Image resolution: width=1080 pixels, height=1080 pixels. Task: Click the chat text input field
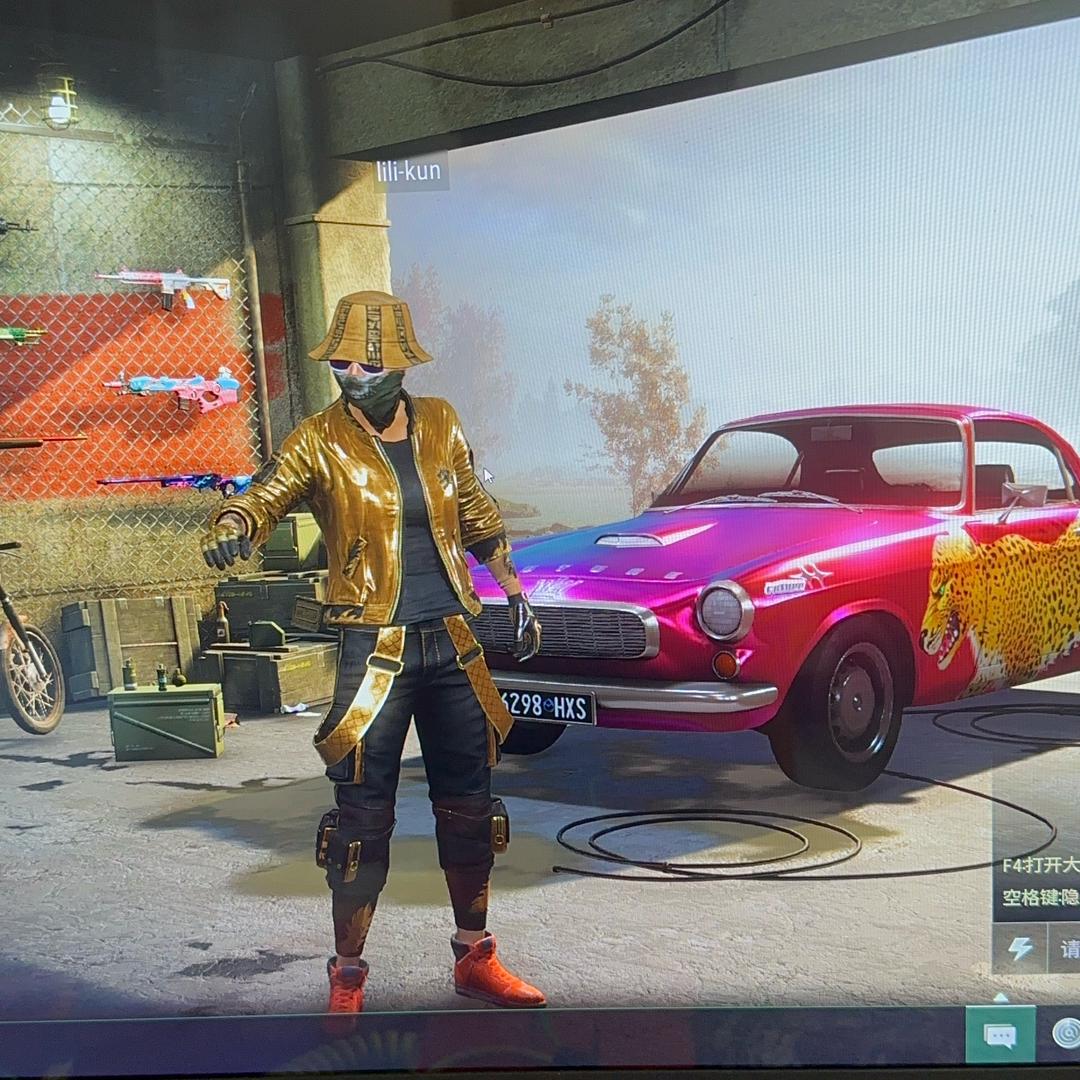tap(1066, 948)
